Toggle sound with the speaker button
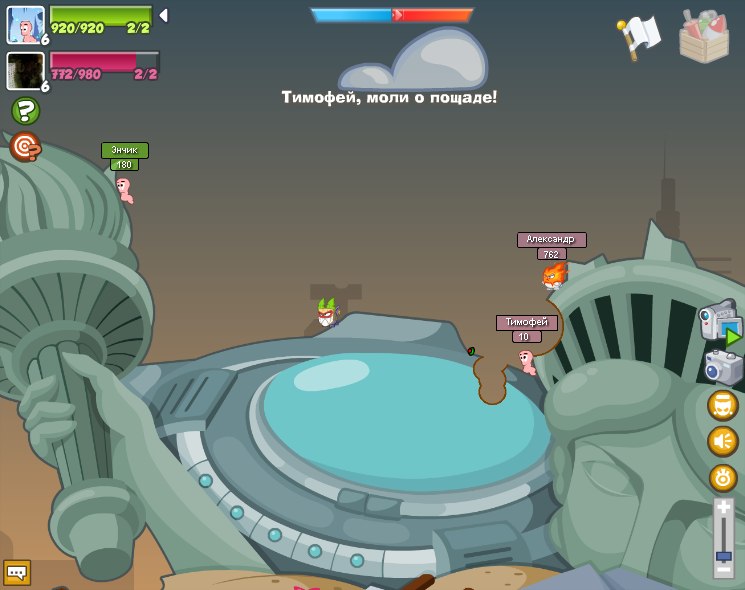The width and height of the screenshot is (745, 590). 723,441
